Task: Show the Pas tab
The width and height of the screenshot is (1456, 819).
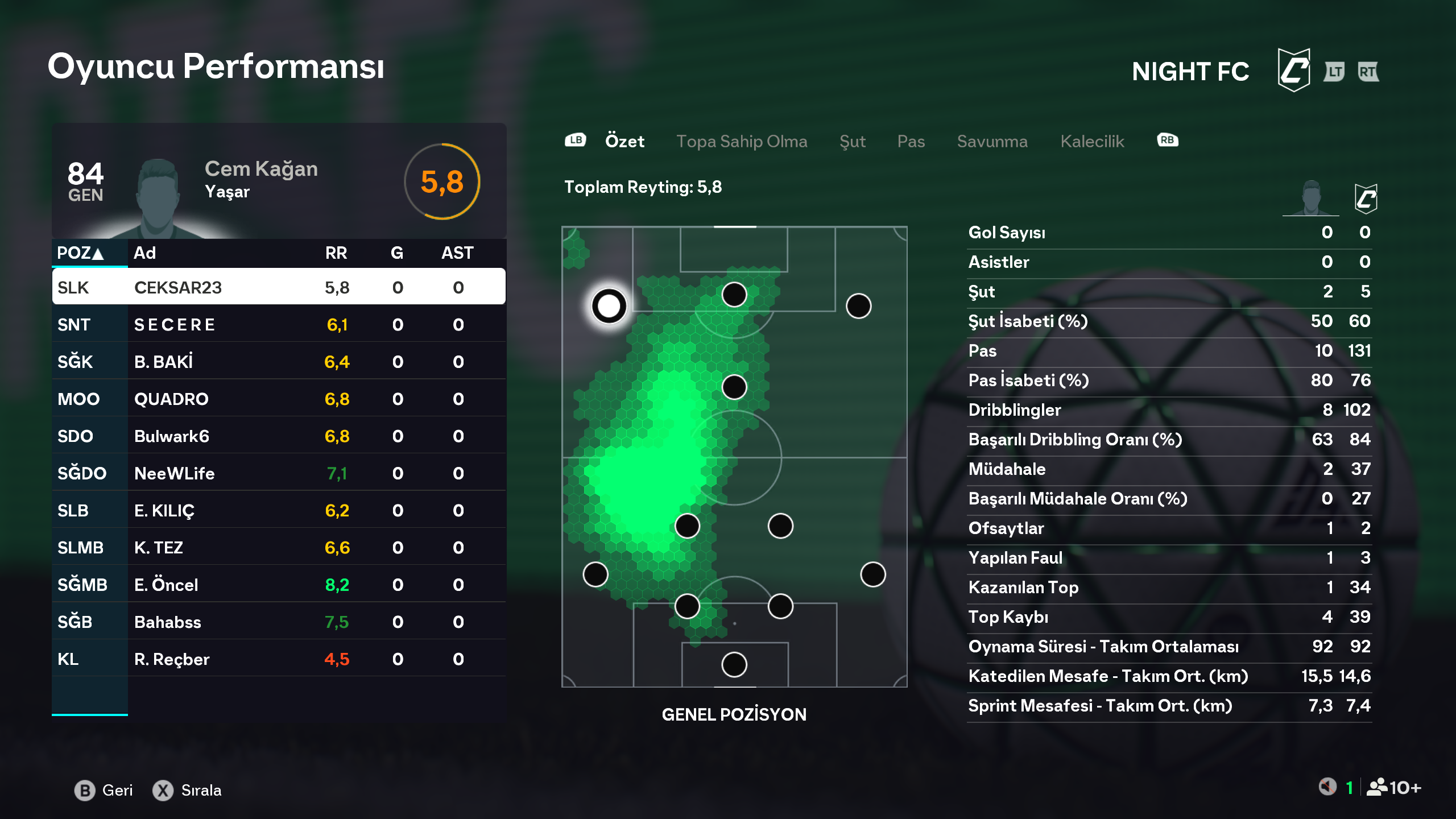Action: (911, 141)
